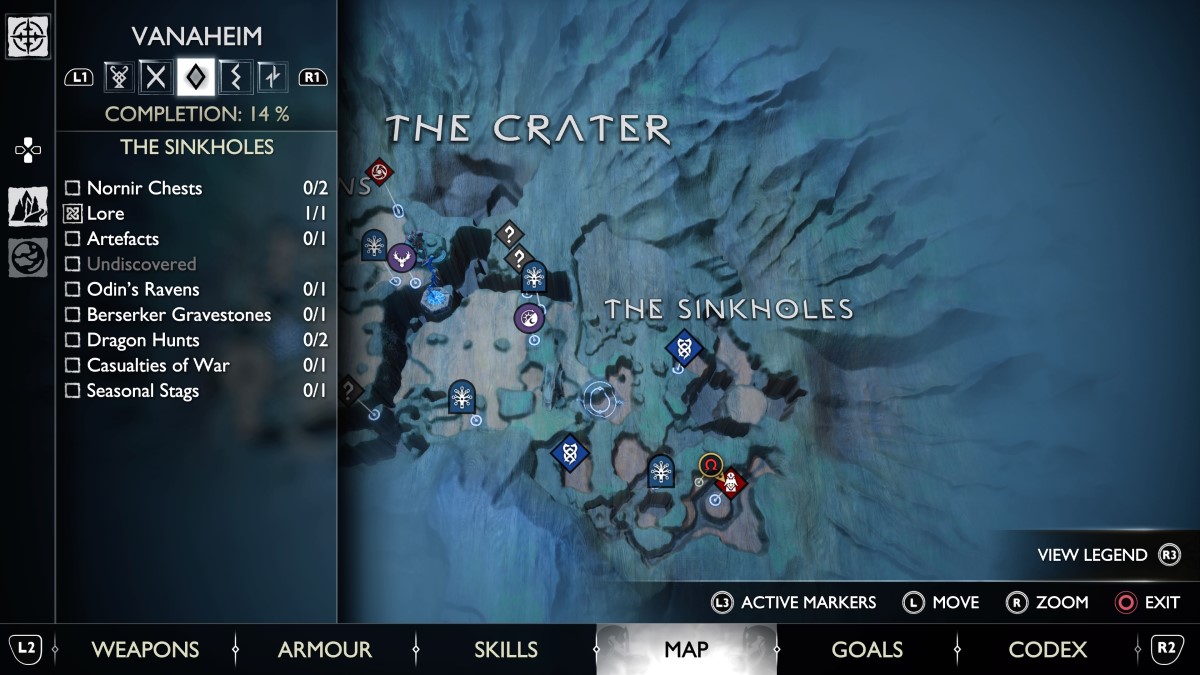
Task: Switch to the Weapons tab
Action: tap(145, 650)
